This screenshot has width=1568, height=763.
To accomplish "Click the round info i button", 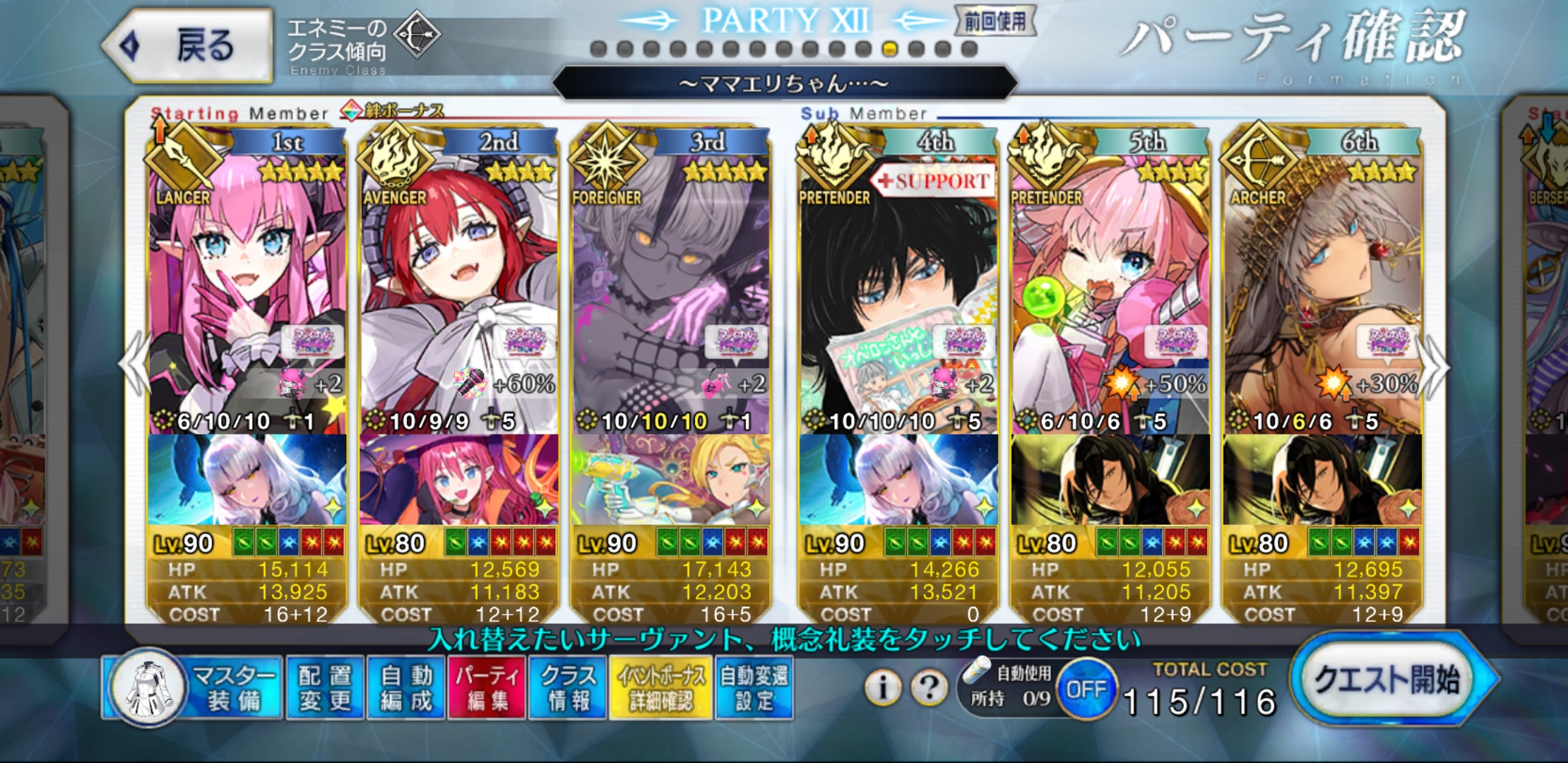I will point(882,687).
